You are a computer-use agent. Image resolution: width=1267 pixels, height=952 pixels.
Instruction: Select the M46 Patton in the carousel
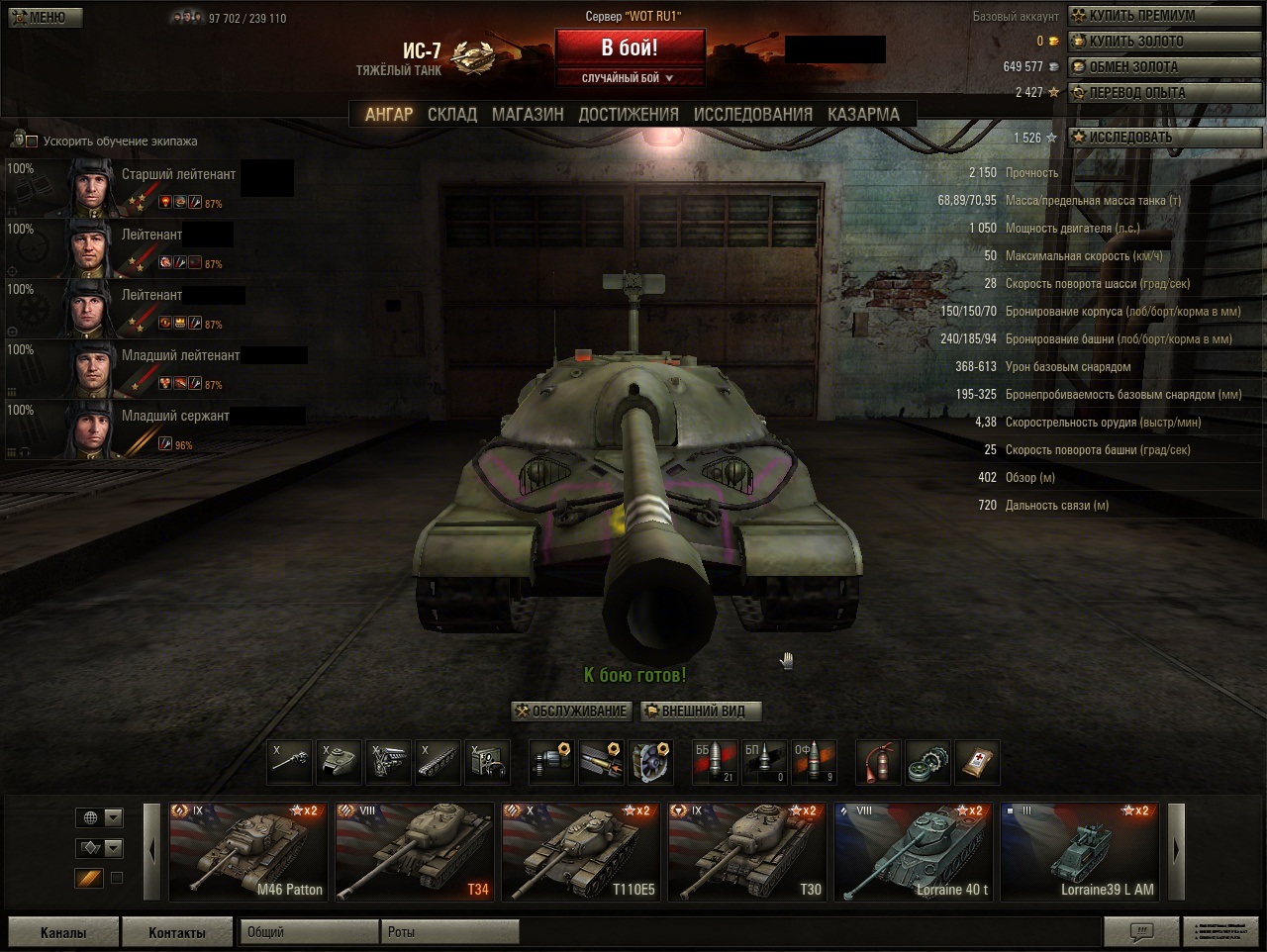pos(246,851)
